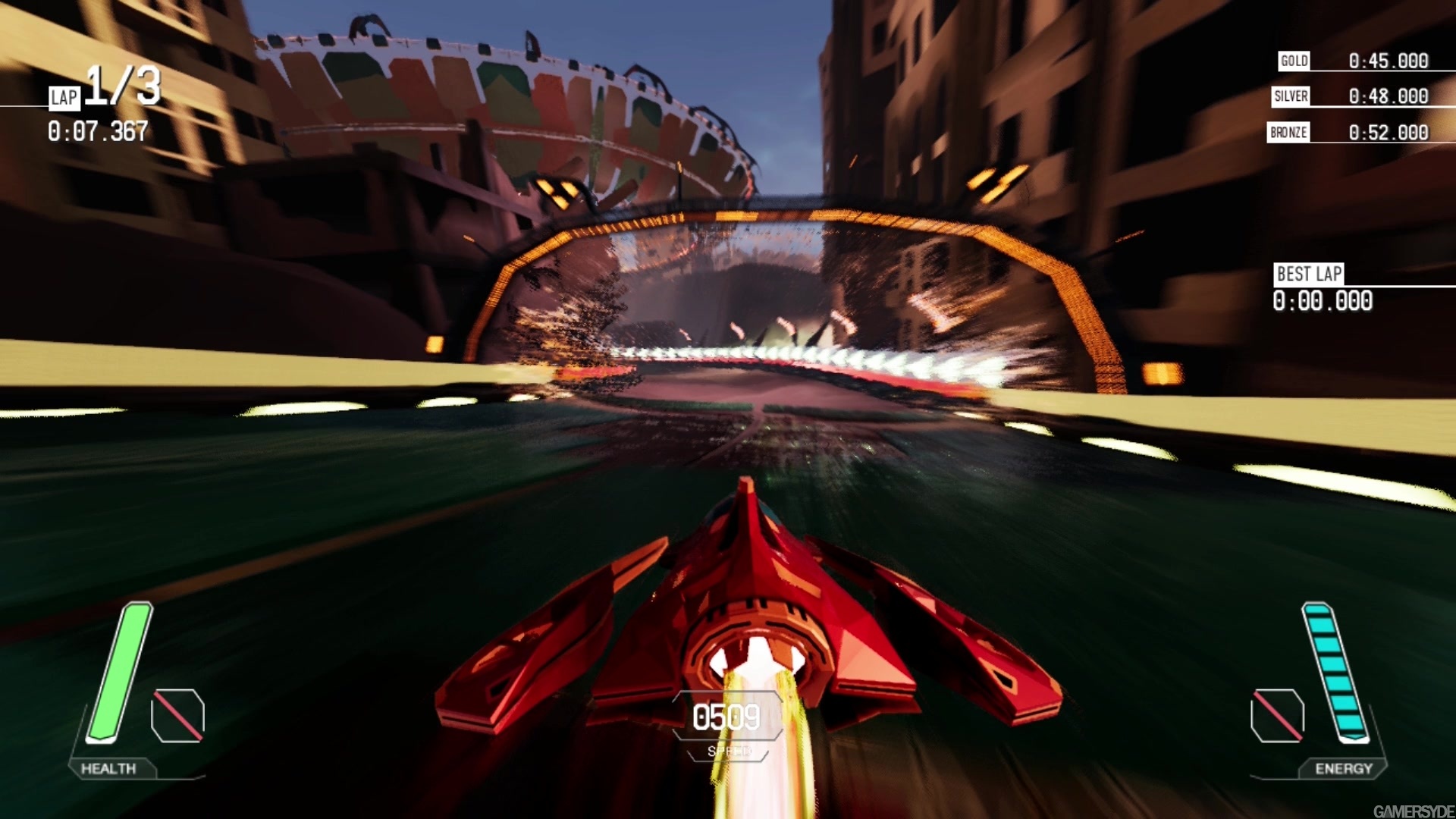This screenshot has width=1456, height=819.
Task: Click the SILVER medal label
Action: pos(1290,96)
